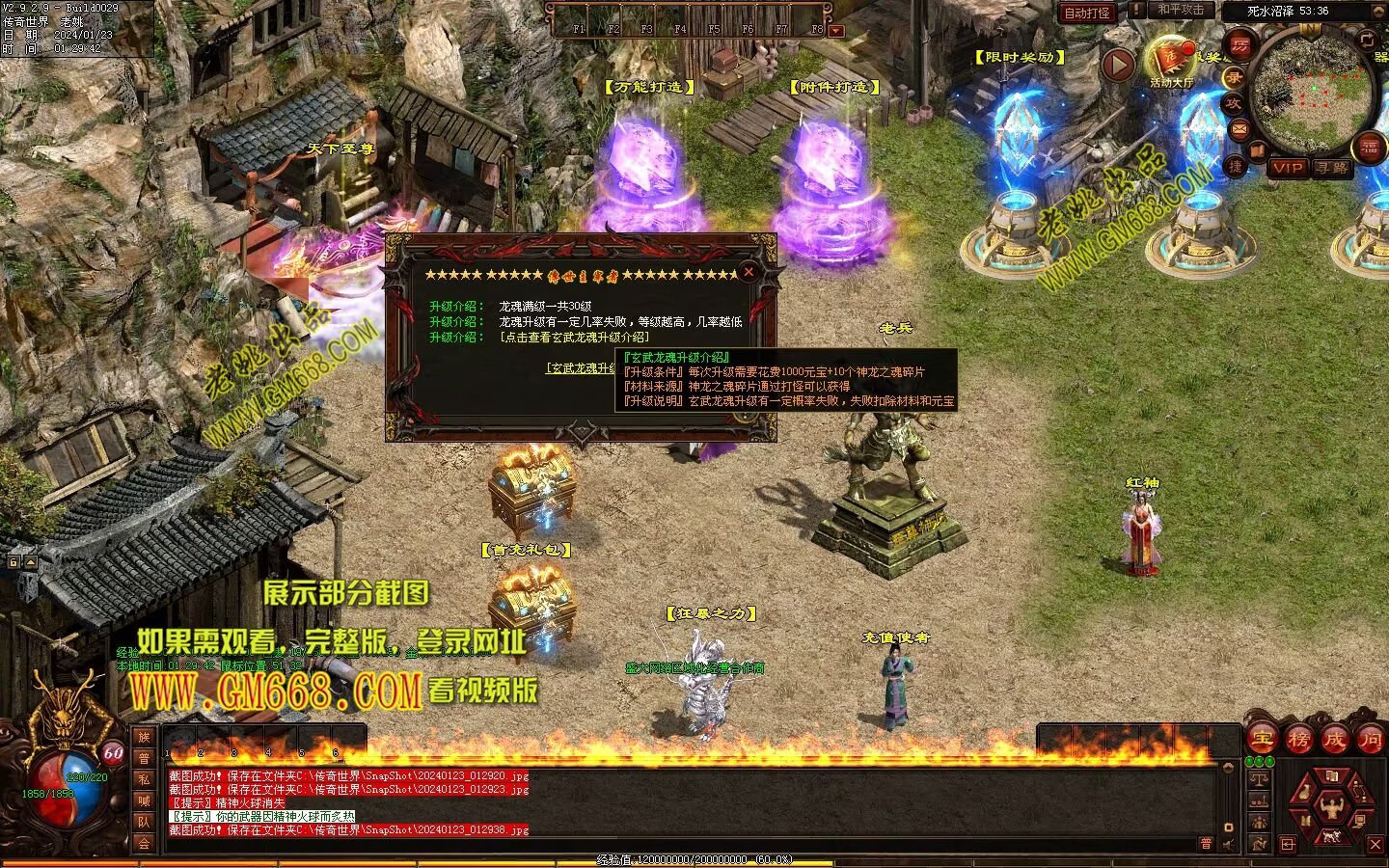Open the mail envelope icon
The image size is (1389, 868).
pyautogui.click(x=1239, y=127)
